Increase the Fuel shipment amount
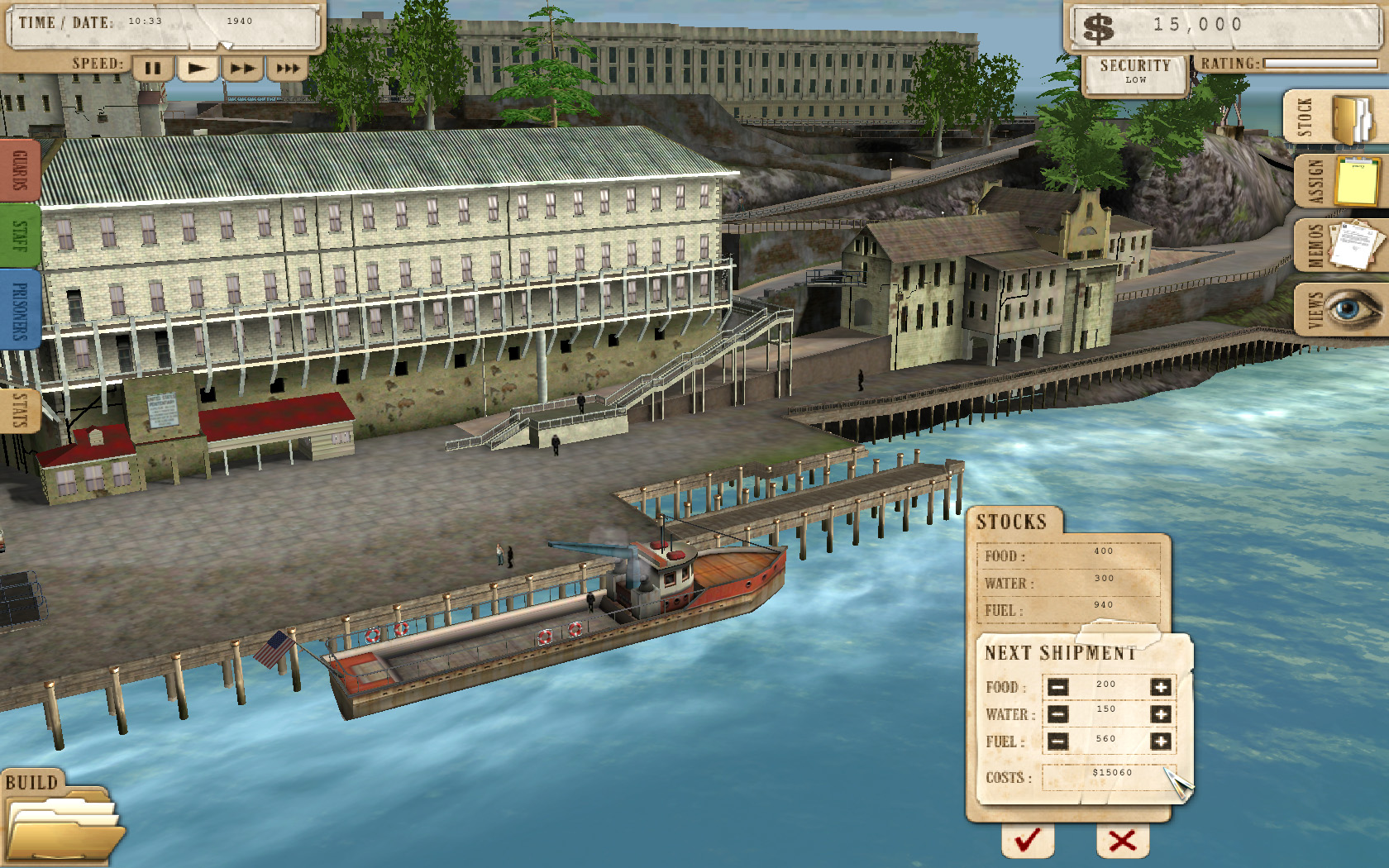The image size is (1389, 868). (1162, 741)
